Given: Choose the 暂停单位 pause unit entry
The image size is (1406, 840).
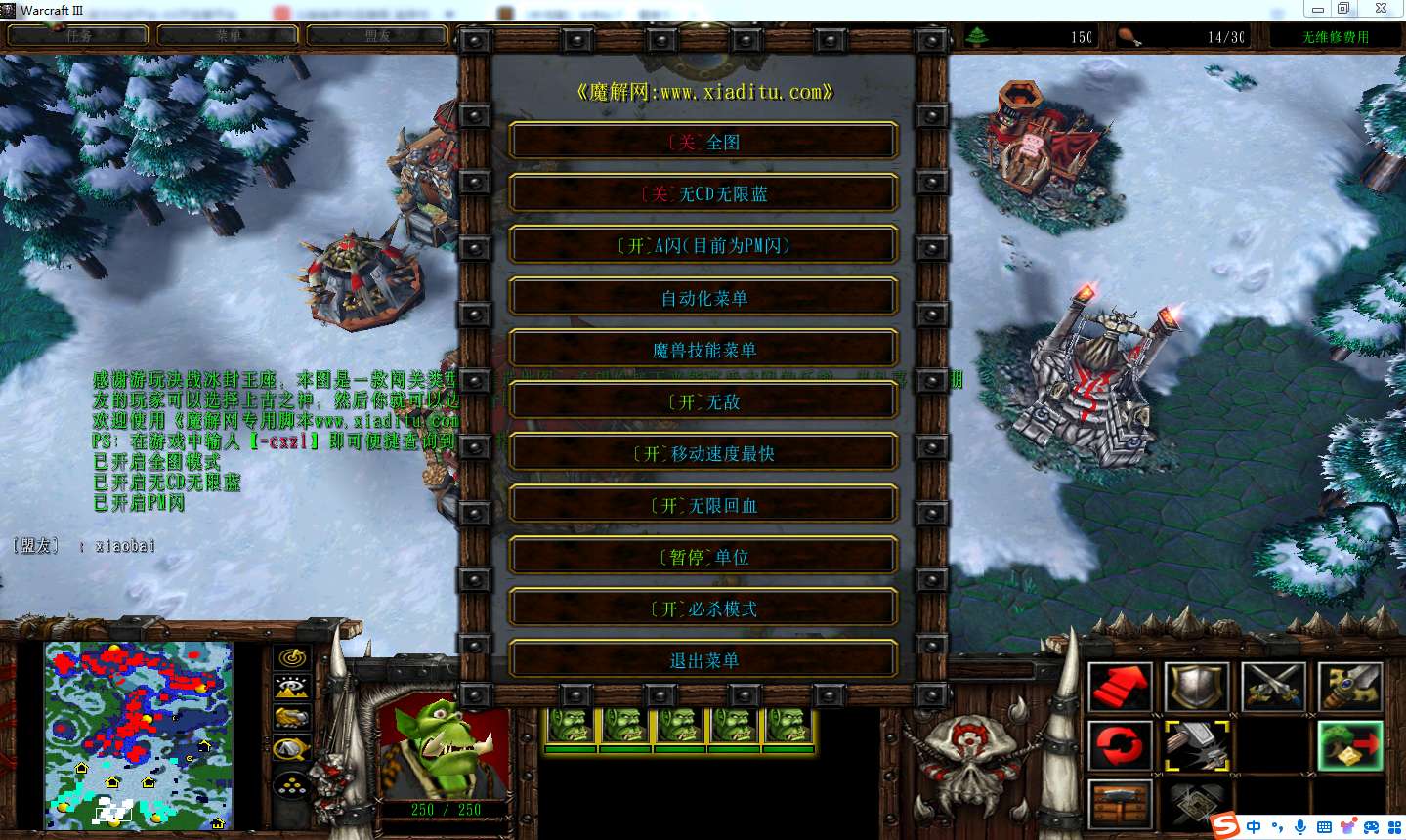Looking at the screenshot, I should (703, 556).
